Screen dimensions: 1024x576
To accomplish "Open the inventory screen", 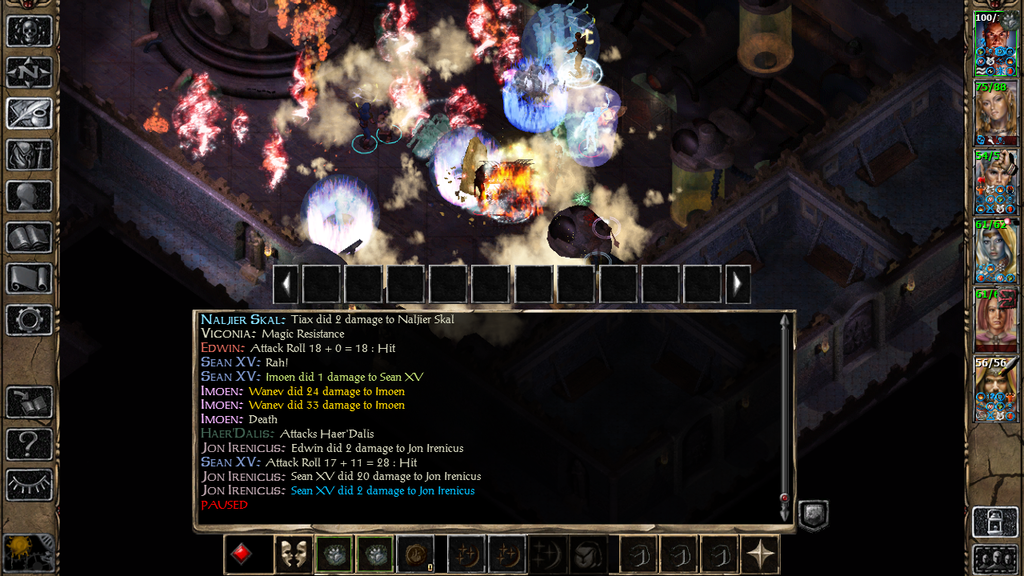I will click(x=29, y=155).
